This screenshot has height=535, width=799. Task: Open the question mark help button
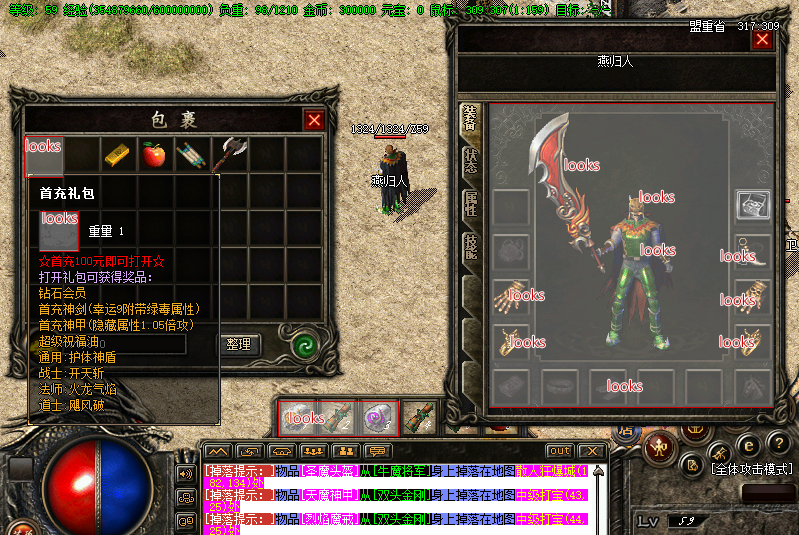[776, 444]
